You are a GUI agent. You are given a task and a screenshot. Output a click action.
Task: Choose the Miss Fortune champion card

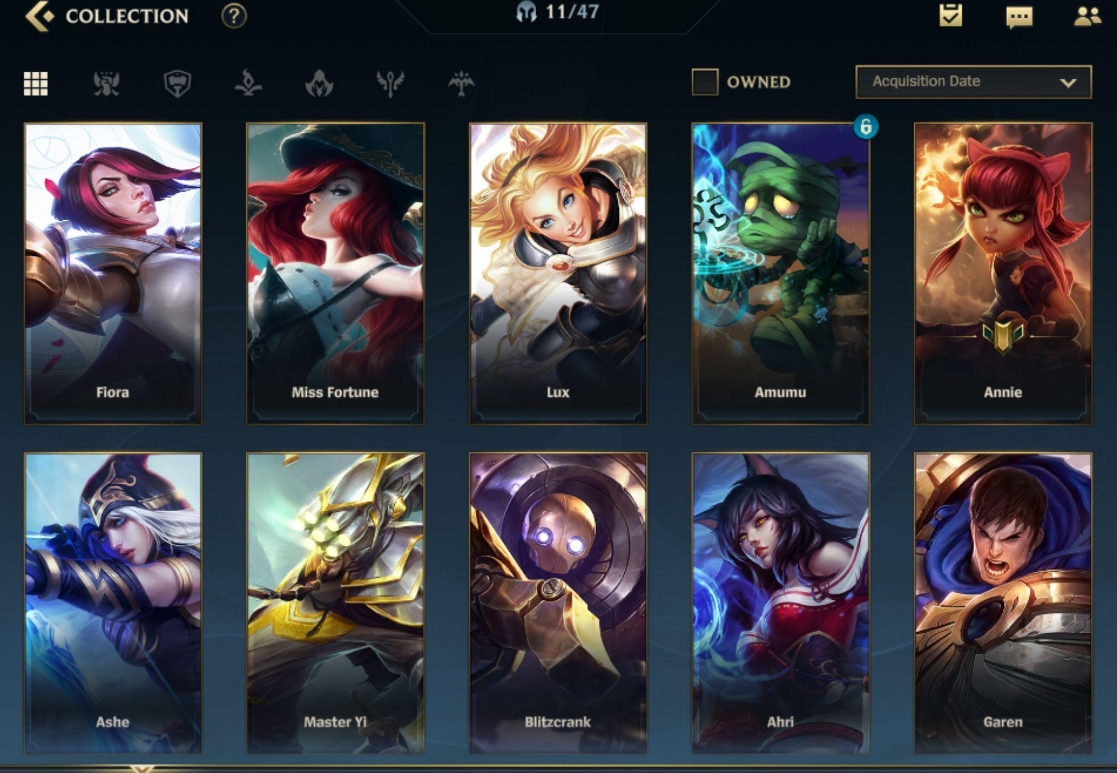[x=335, y=273]
